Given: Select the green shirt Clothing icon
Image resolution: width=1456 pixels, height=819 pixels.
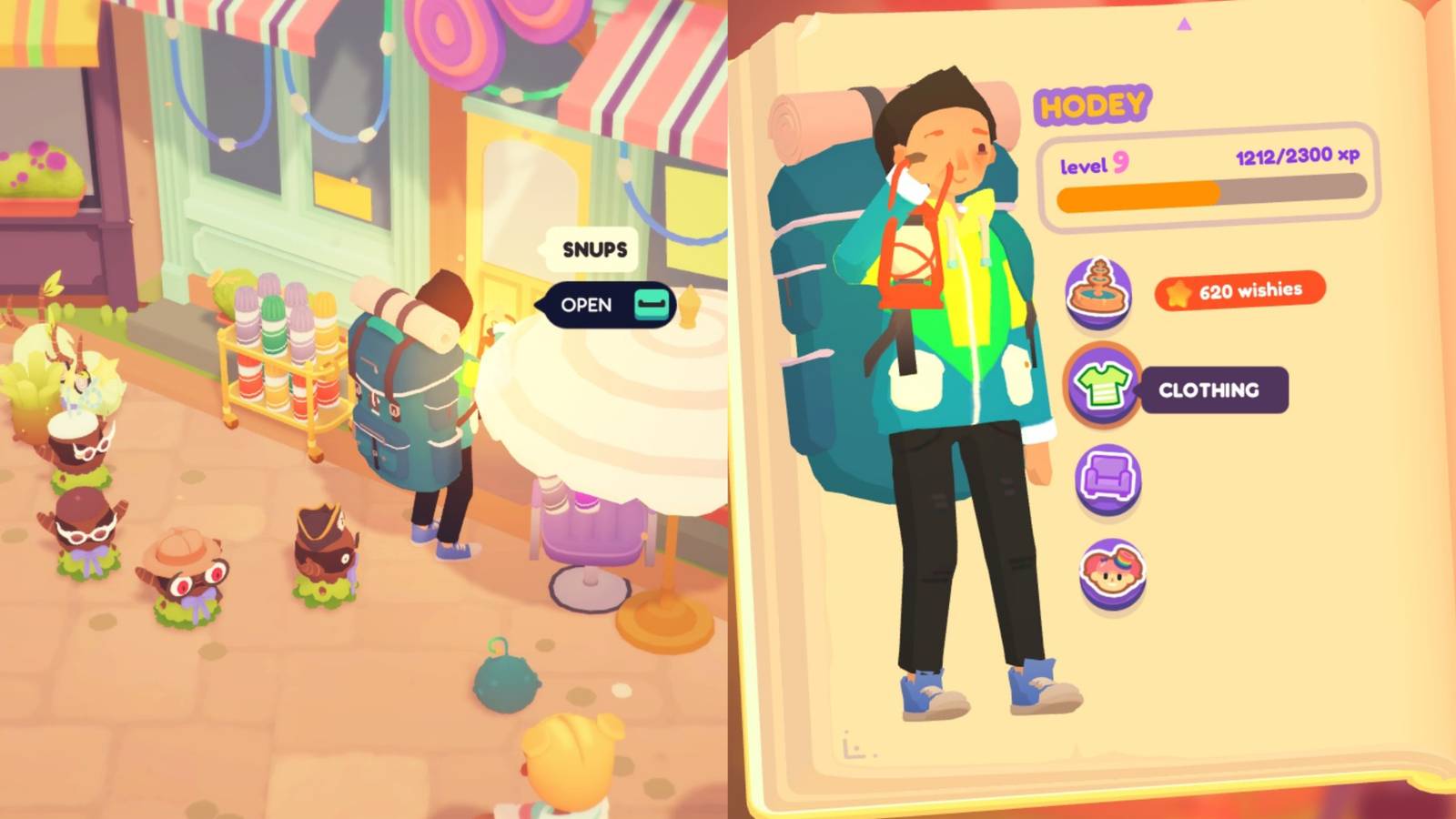Looking at the screenshot, I should point(1101,386).
